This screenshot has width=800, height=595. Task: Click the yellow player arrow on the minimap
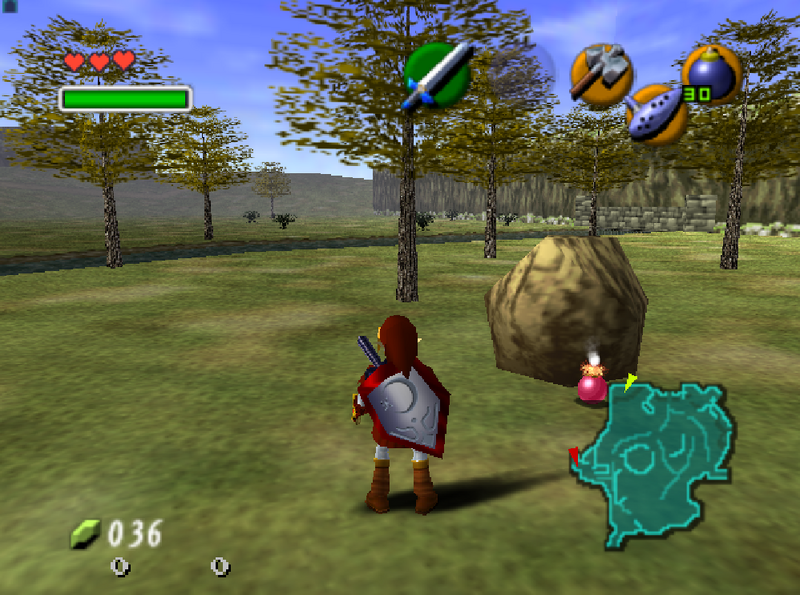(630, 382)
